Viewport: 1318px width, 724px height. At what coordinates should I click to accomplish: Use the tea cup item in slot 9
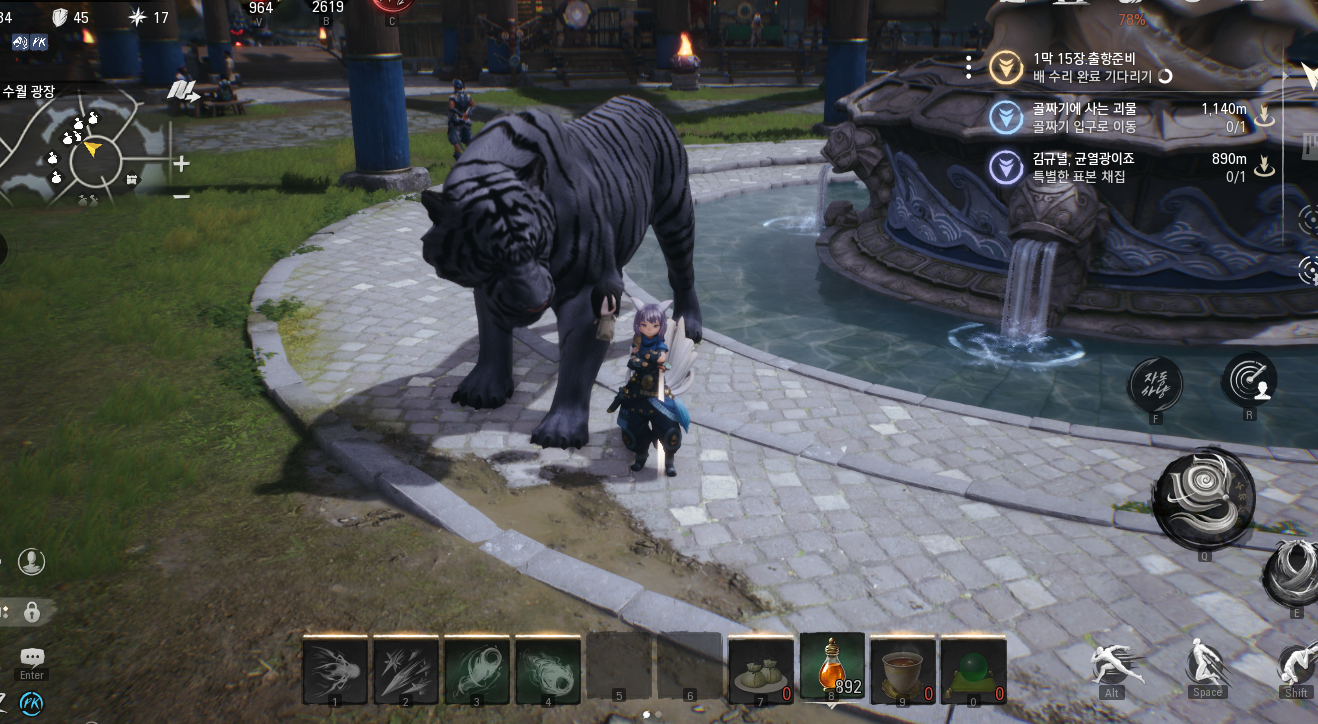point(903,669)
